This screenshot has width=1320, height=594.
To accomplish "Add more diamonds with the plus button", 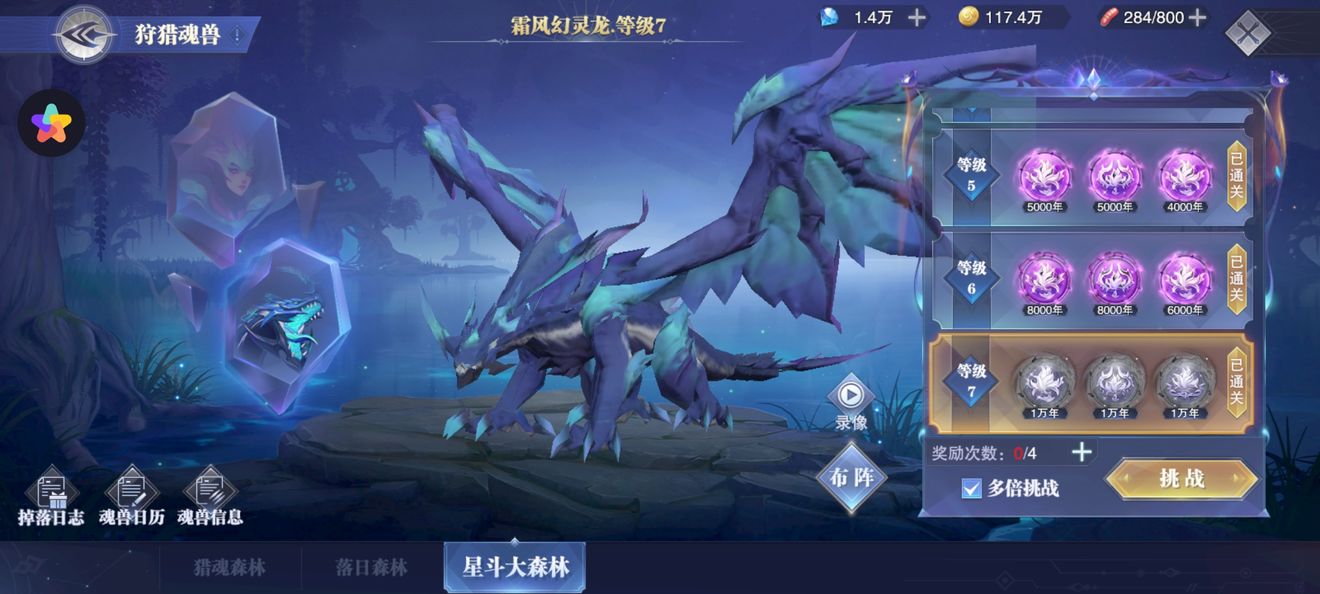I will [916, 17].
